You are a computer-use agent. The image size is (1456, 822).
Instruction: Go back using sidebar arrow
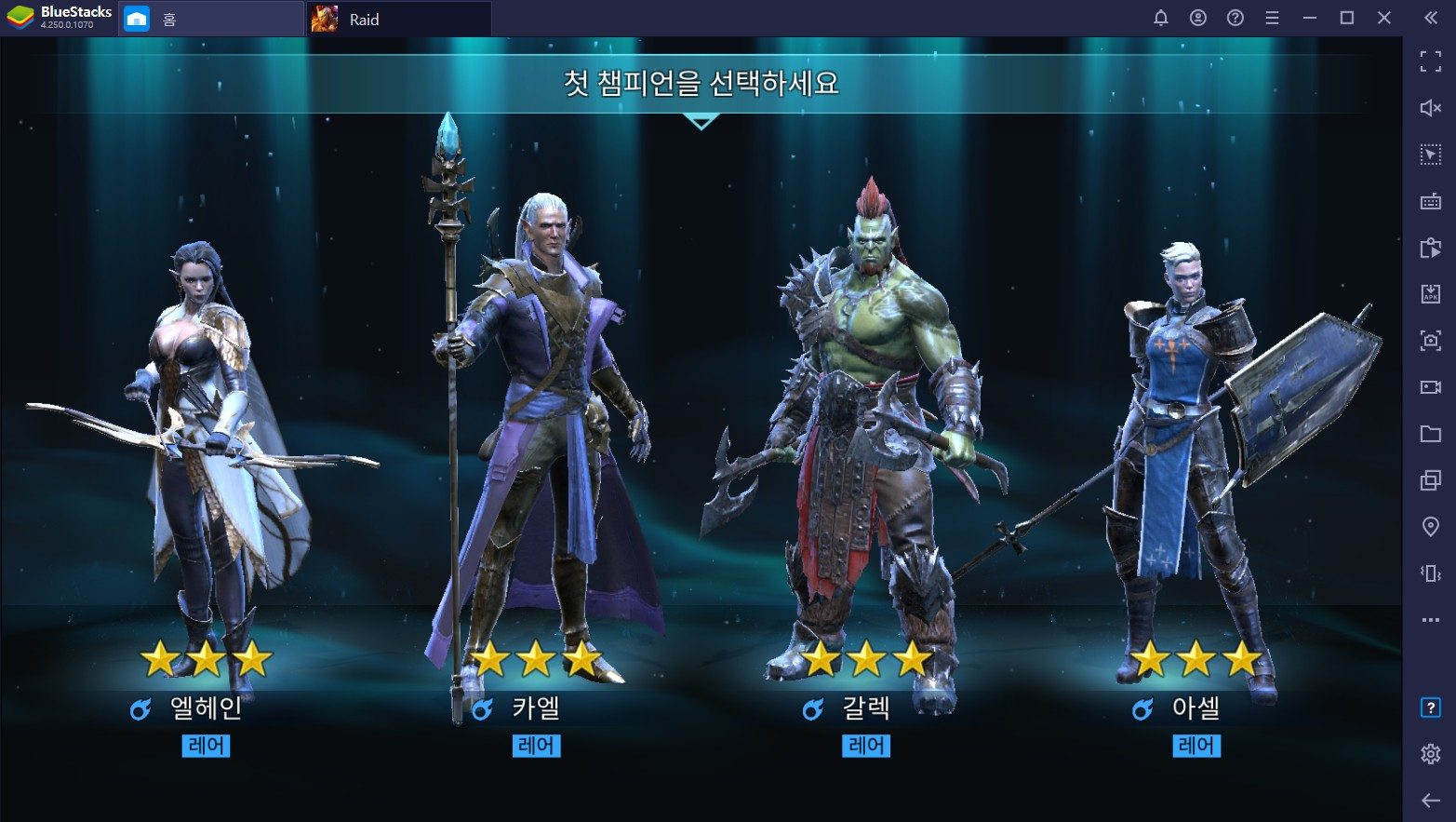1430,801
